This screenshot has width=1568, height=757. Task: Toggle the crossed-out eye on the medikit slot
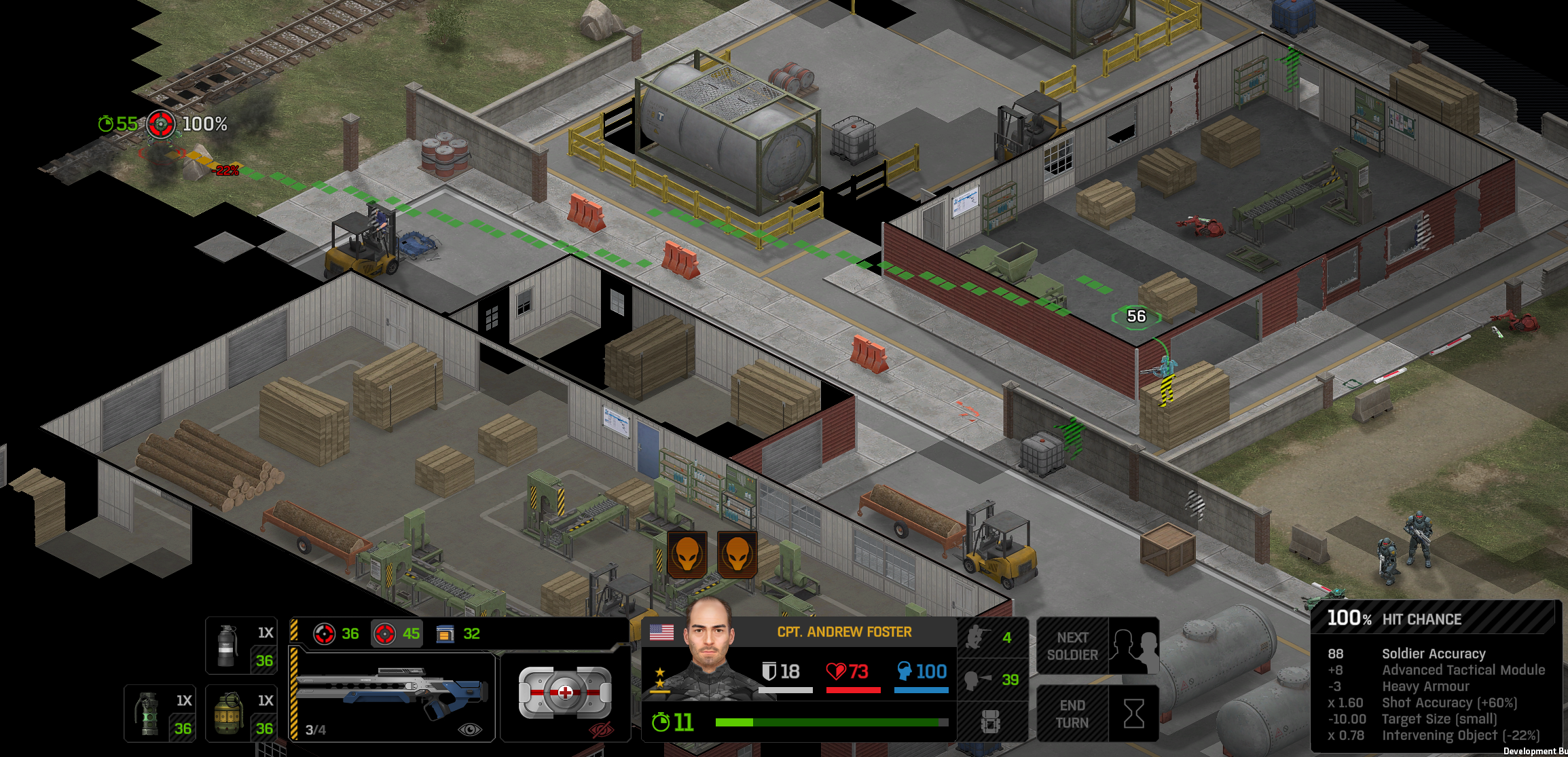pos(601,731)
